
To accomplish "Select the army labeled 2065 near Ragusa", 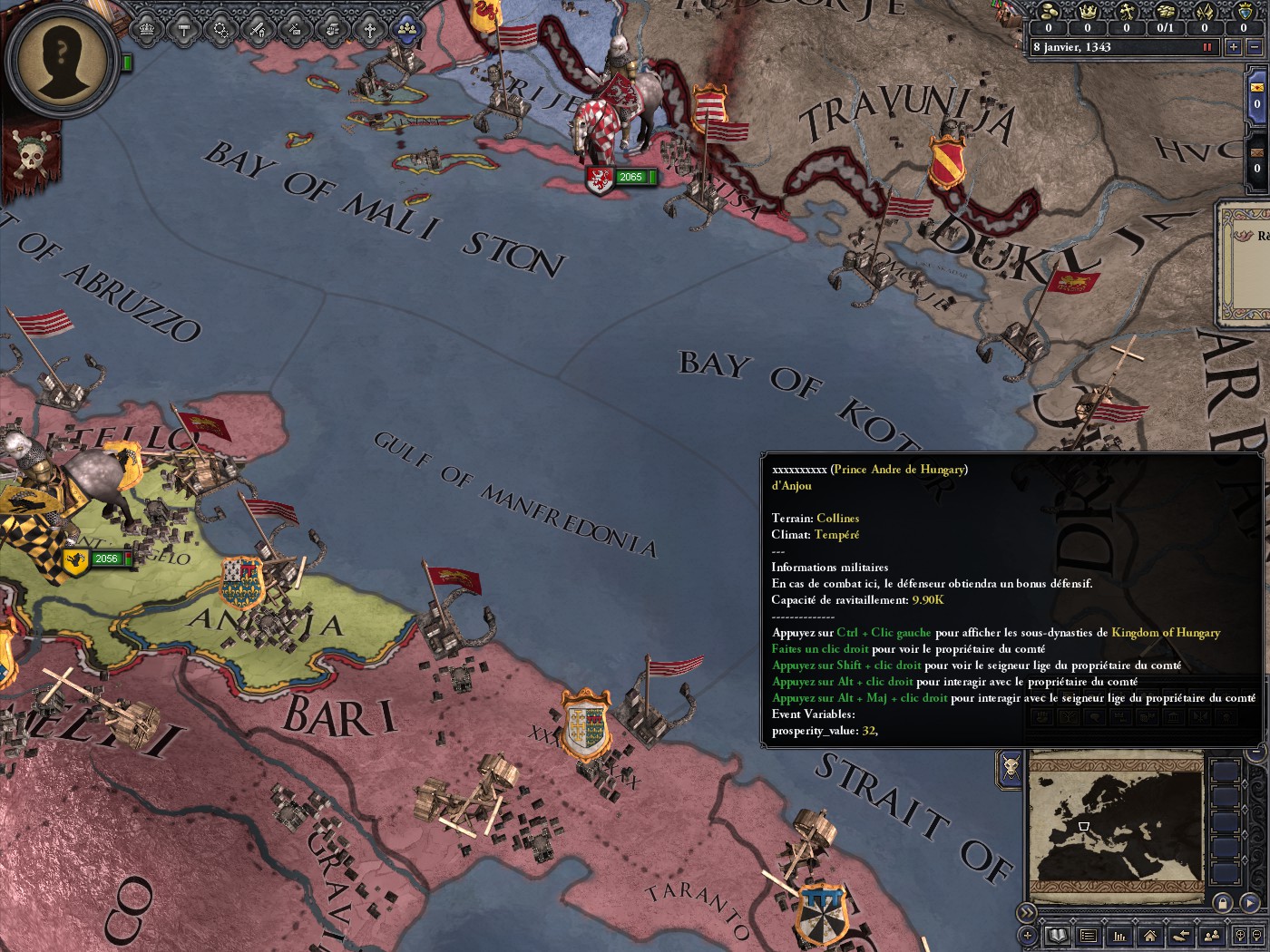I will (x=630, y=177).
